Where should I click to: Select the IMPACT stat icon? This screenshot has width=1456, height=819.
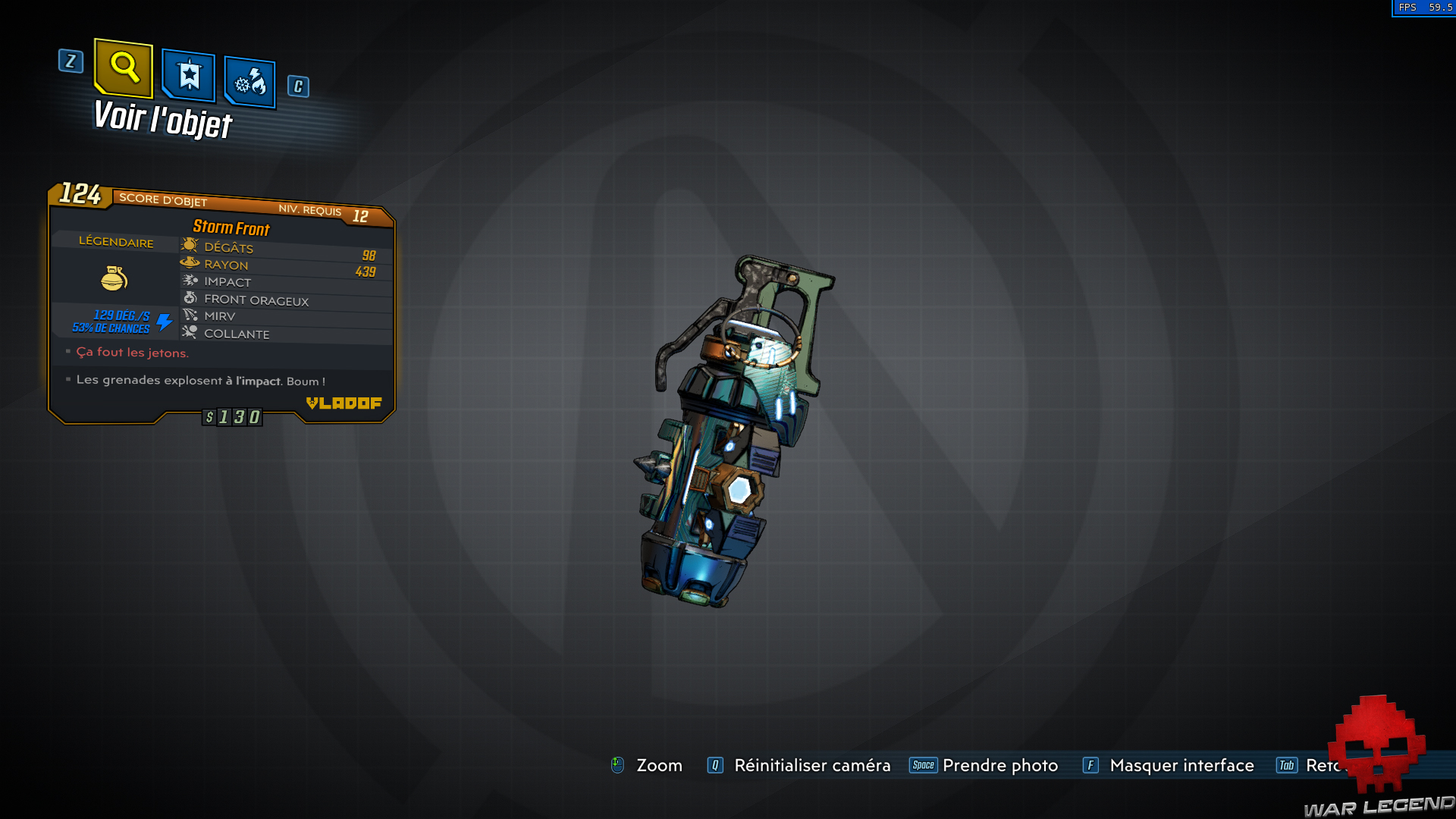(190, 281)
